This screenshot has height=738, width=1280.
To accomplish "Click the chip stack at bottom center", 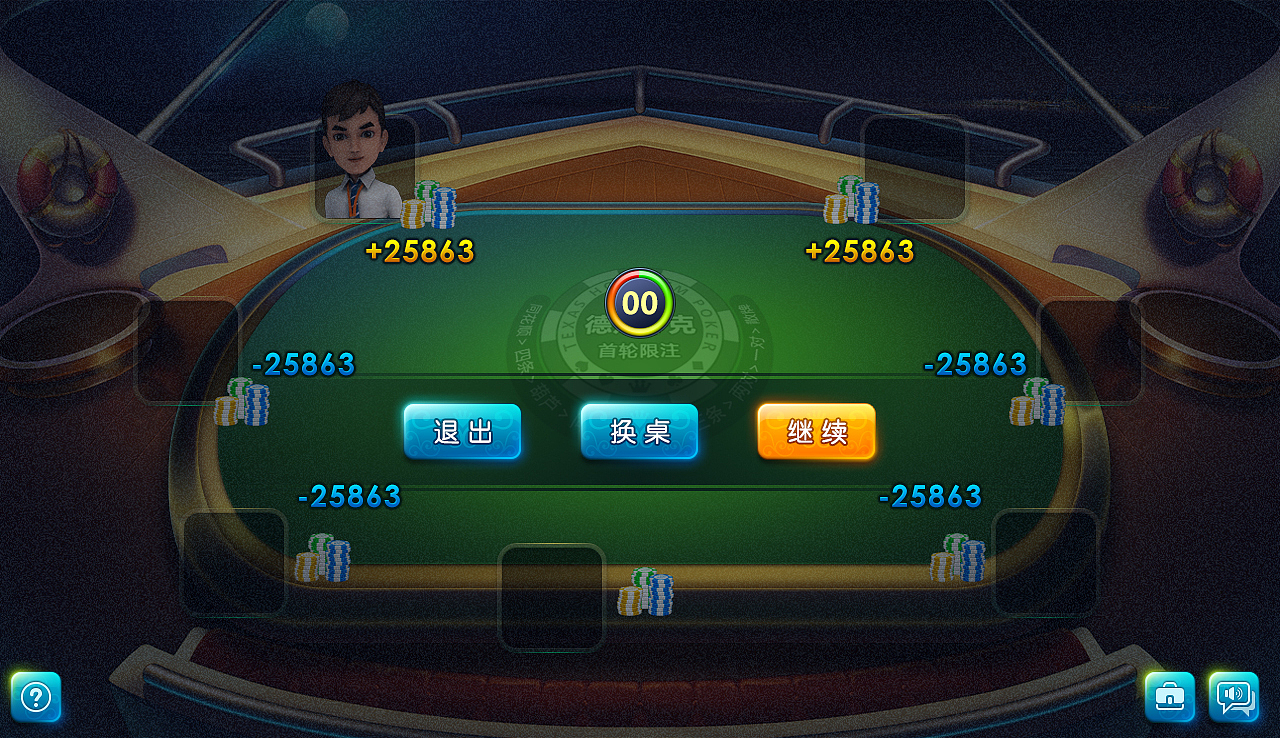I will tap(648, 590).
